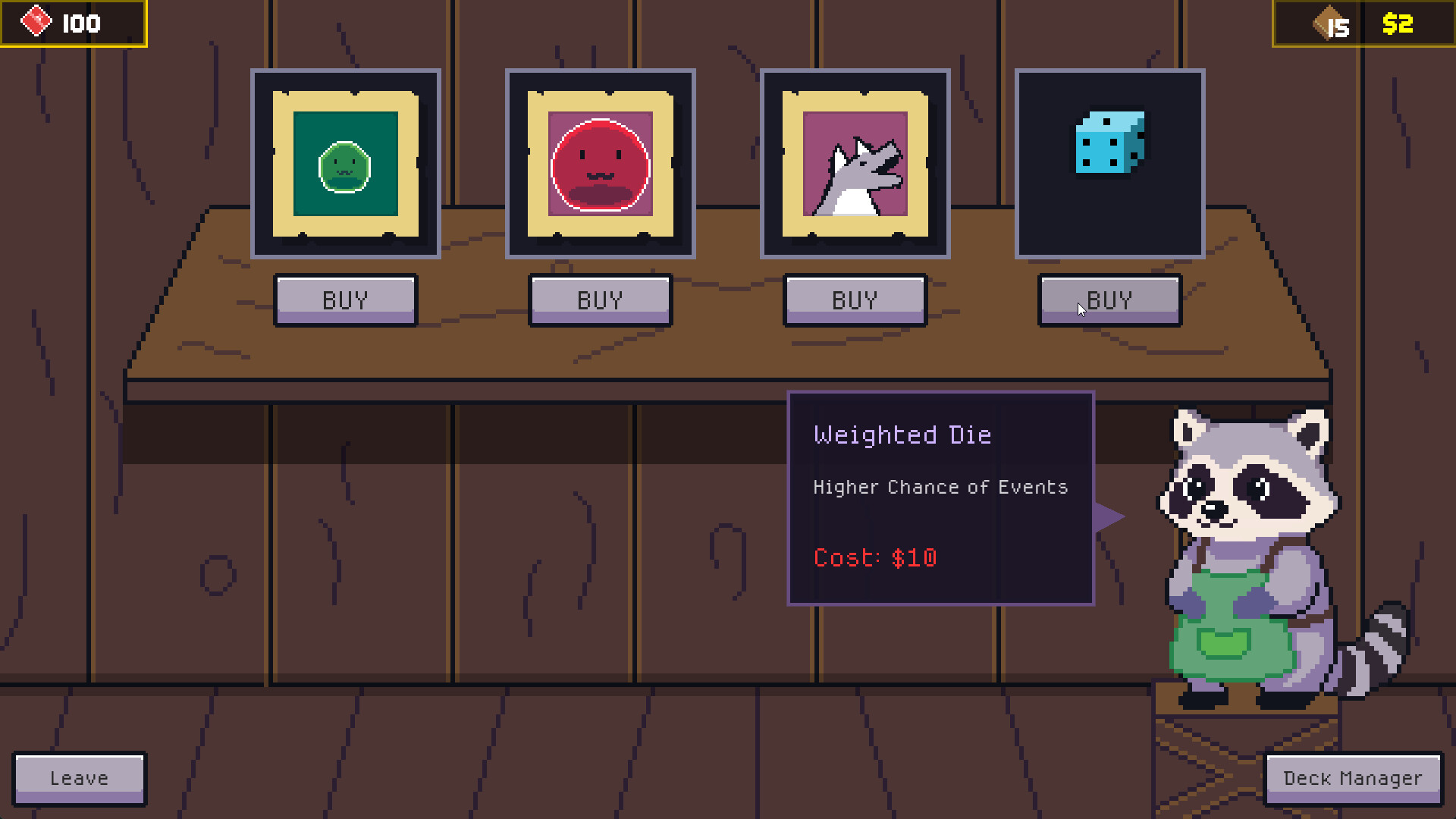Buy the wolf card
Viewport: 1456px width, 819px height.
coord(855,300)
